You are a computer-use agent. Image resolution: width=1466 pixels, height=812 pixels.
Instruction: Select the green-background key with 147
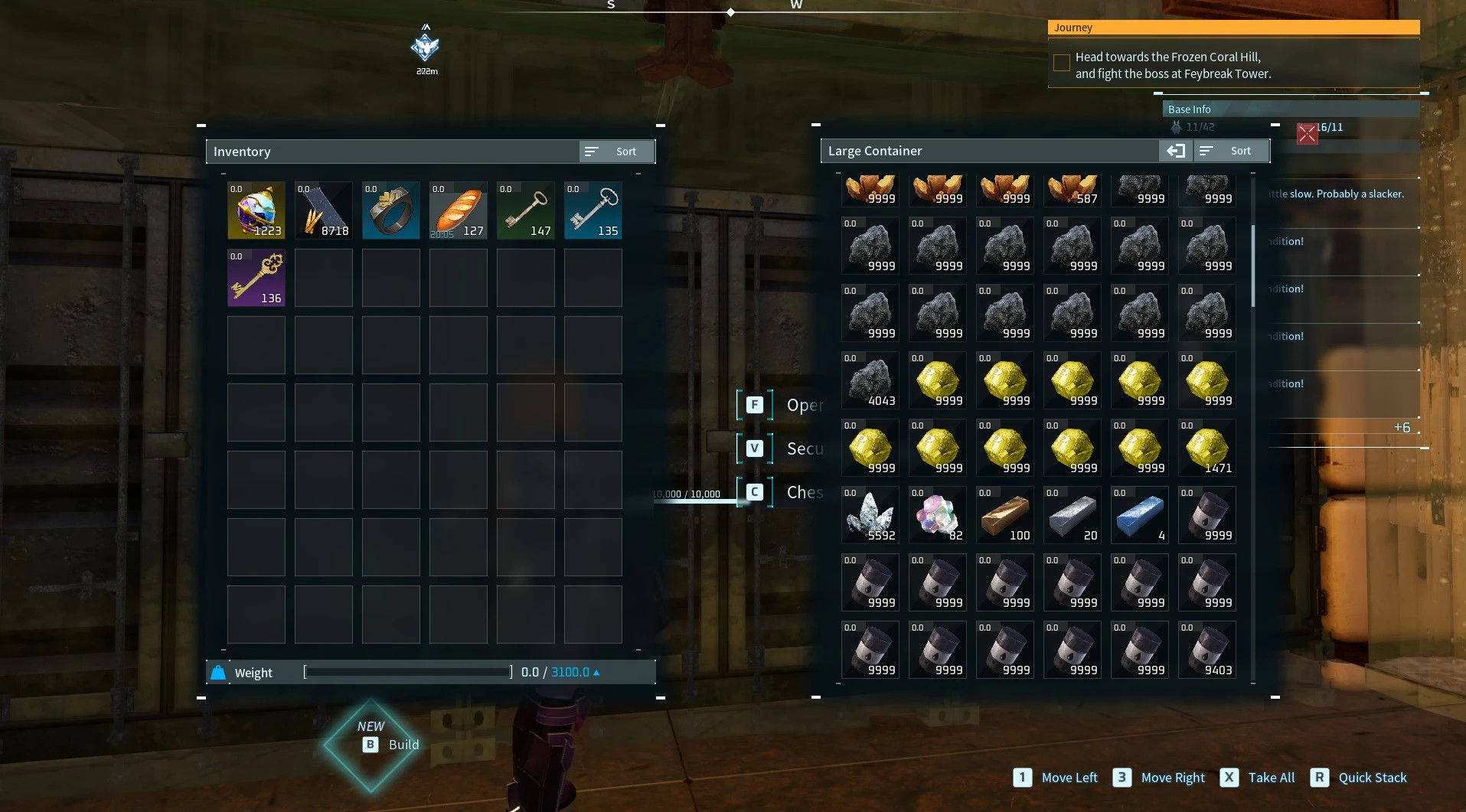(525, 210)
